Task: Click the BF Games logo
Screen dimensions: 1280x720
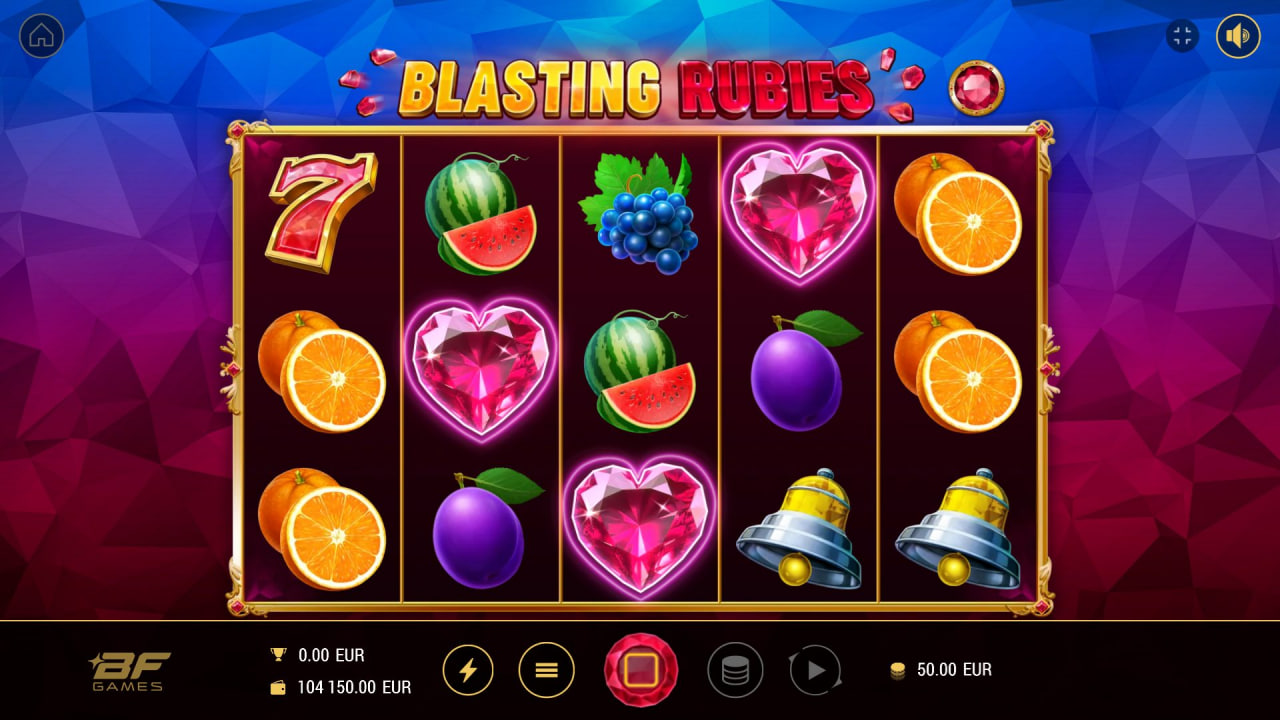Action: (x=126, y=670)
